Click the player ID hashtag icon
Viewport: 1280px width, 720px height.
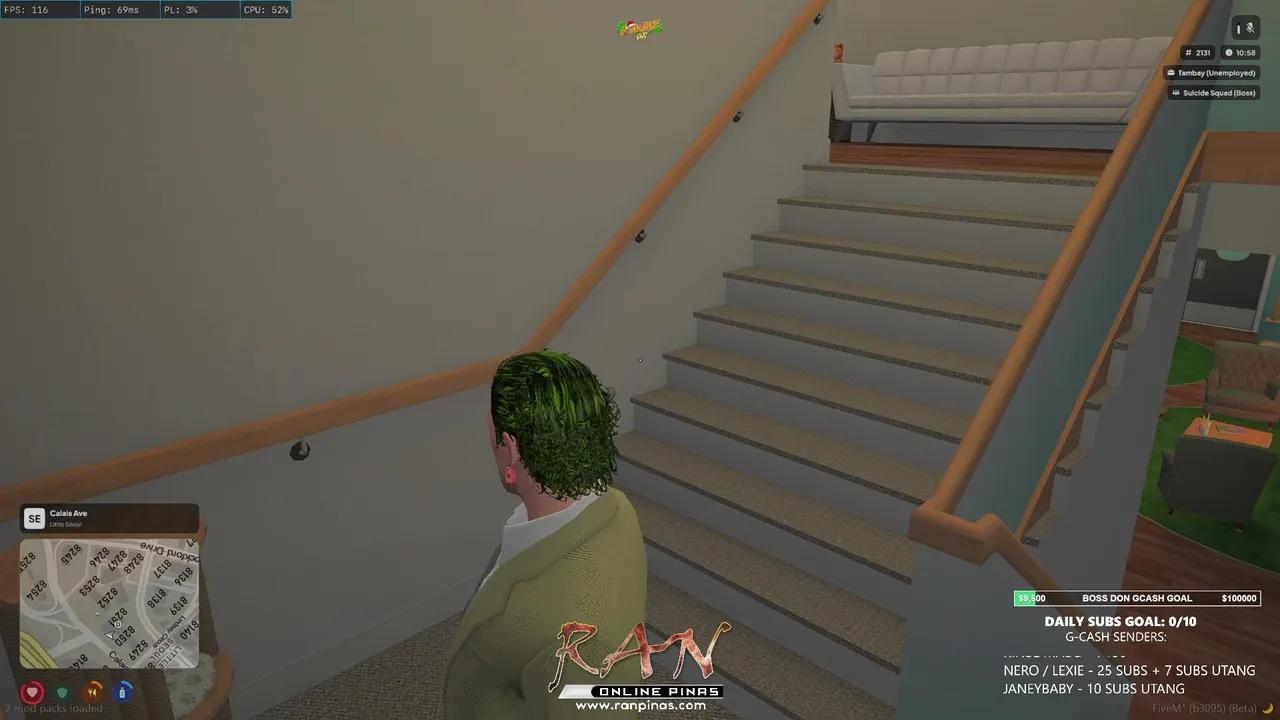pos(1189,52)
